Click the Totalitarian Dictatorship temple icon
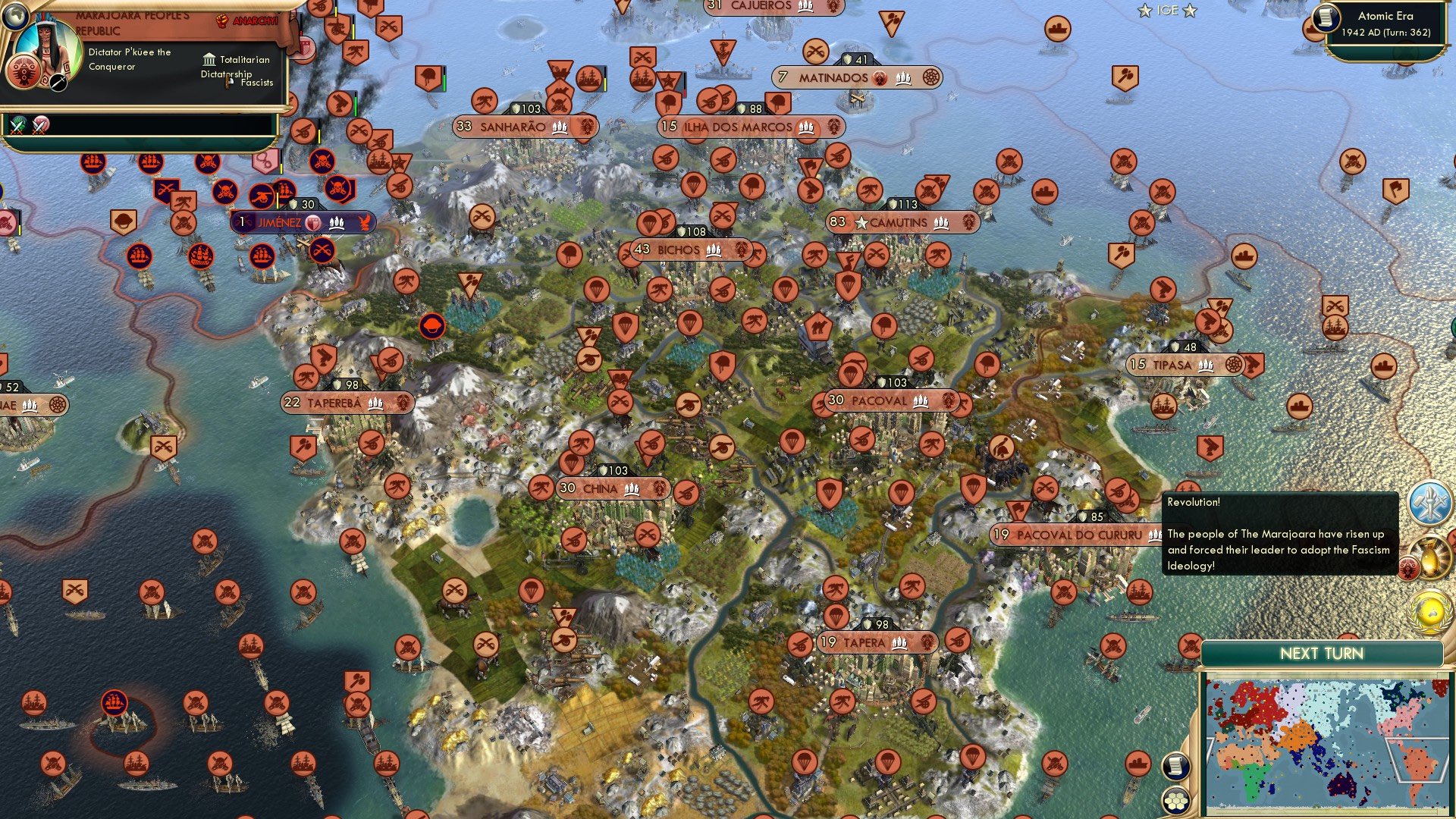1456x819 pixels. (x=209, y=61)
